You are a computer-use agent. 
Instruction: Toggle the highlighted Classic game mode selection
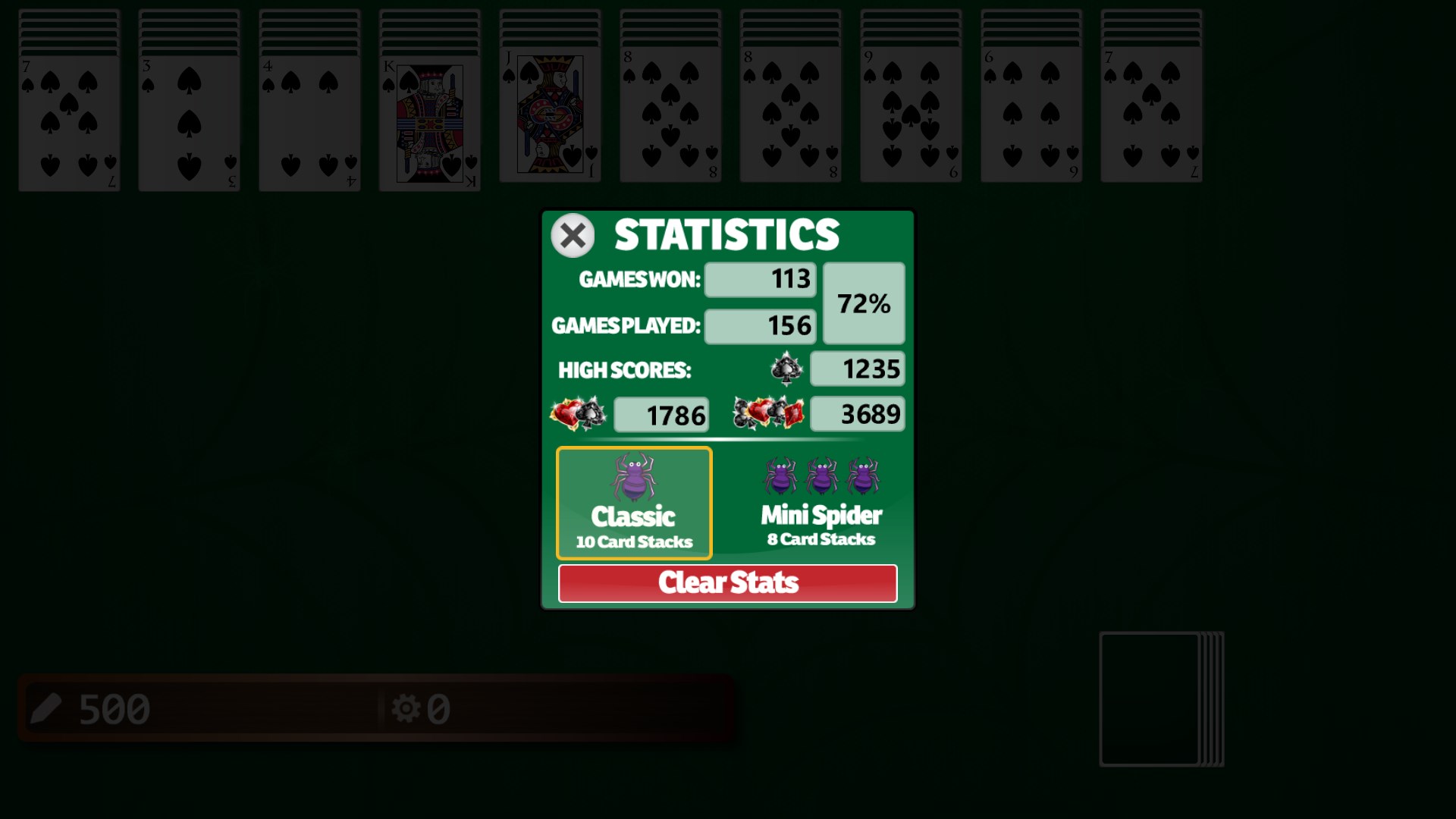pyautogui.click(x=634, y=503)
